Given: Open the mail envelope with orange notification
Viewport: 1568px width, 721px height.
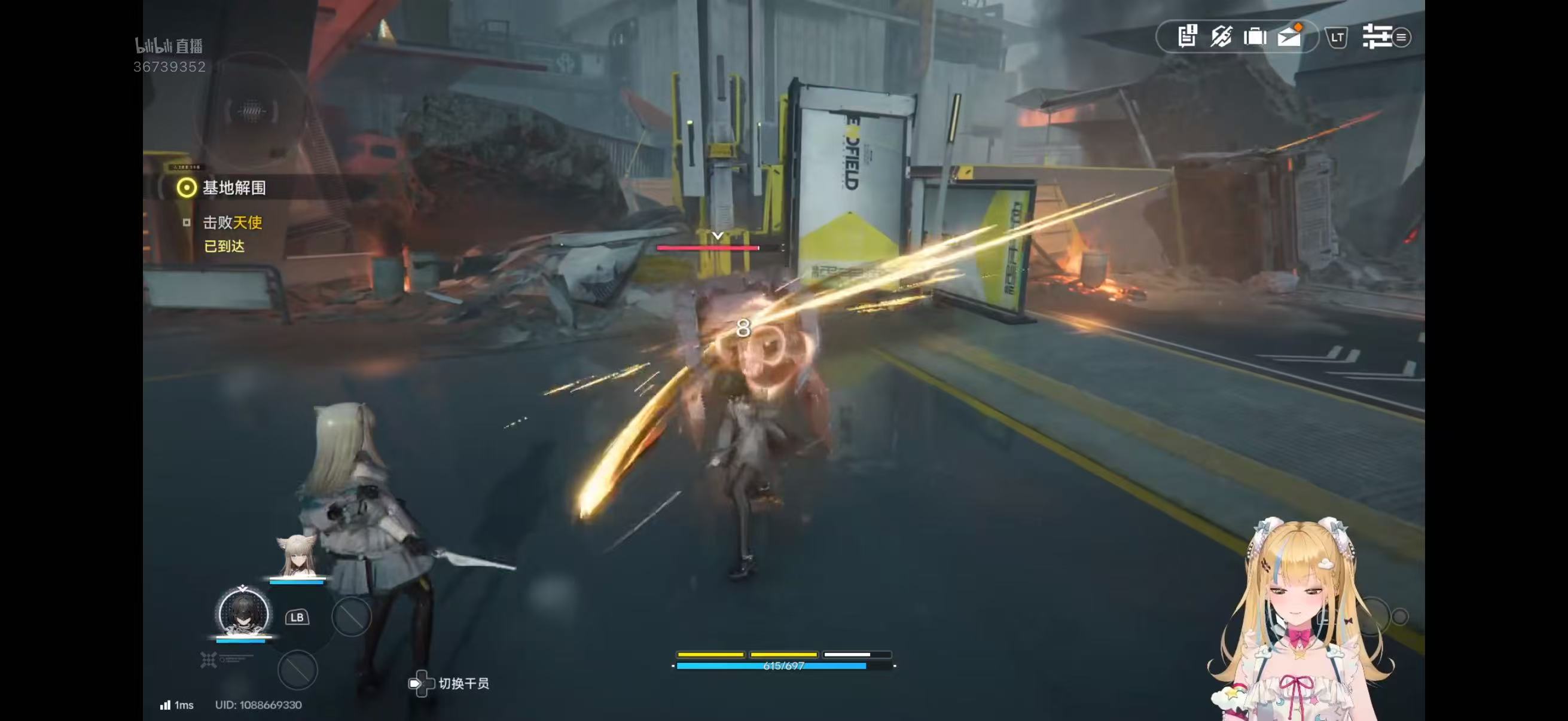Looking at the screenshot, I should point(1289,37).
